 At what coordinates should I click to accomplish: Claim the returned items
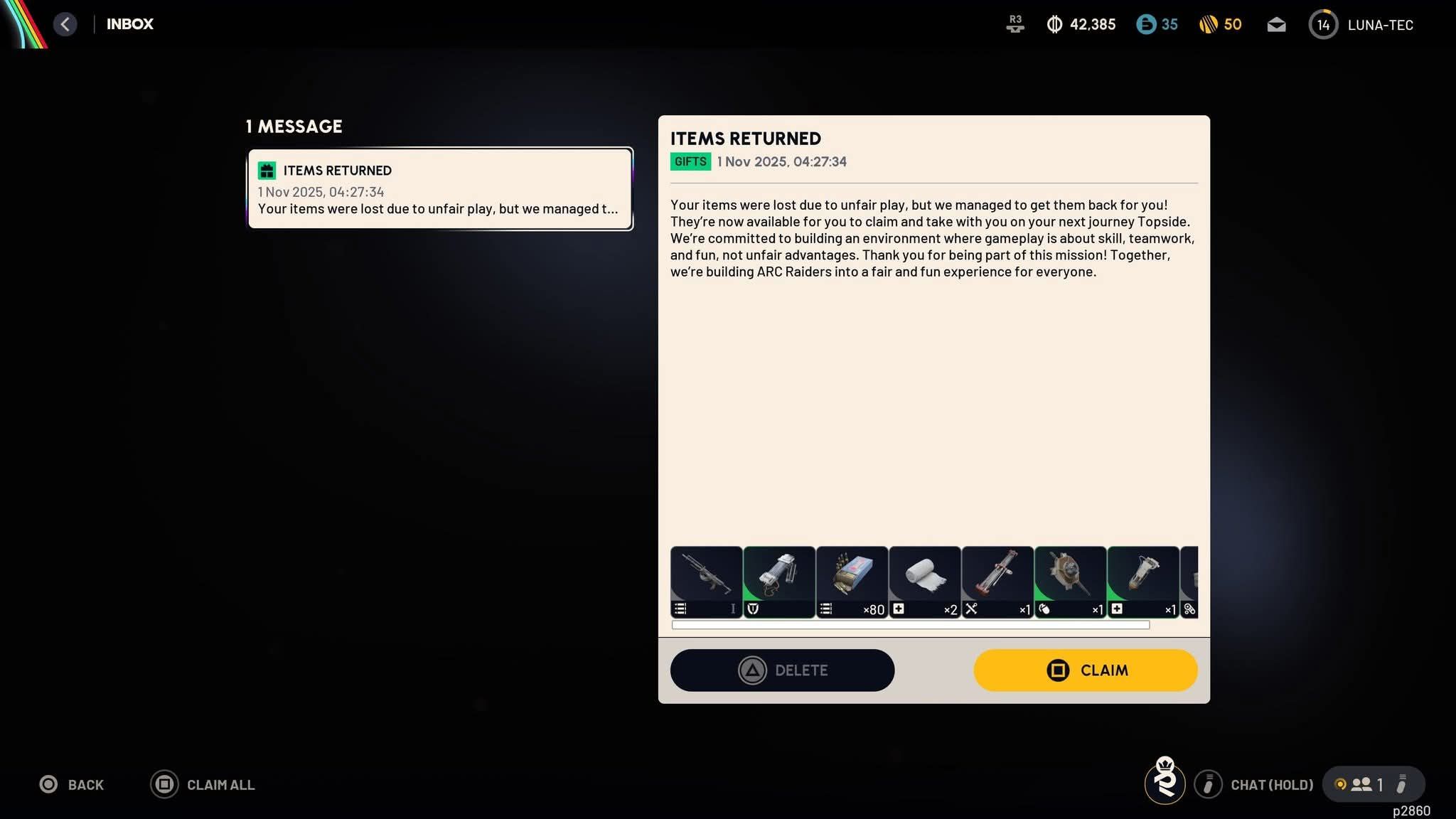coord(1085,670)
